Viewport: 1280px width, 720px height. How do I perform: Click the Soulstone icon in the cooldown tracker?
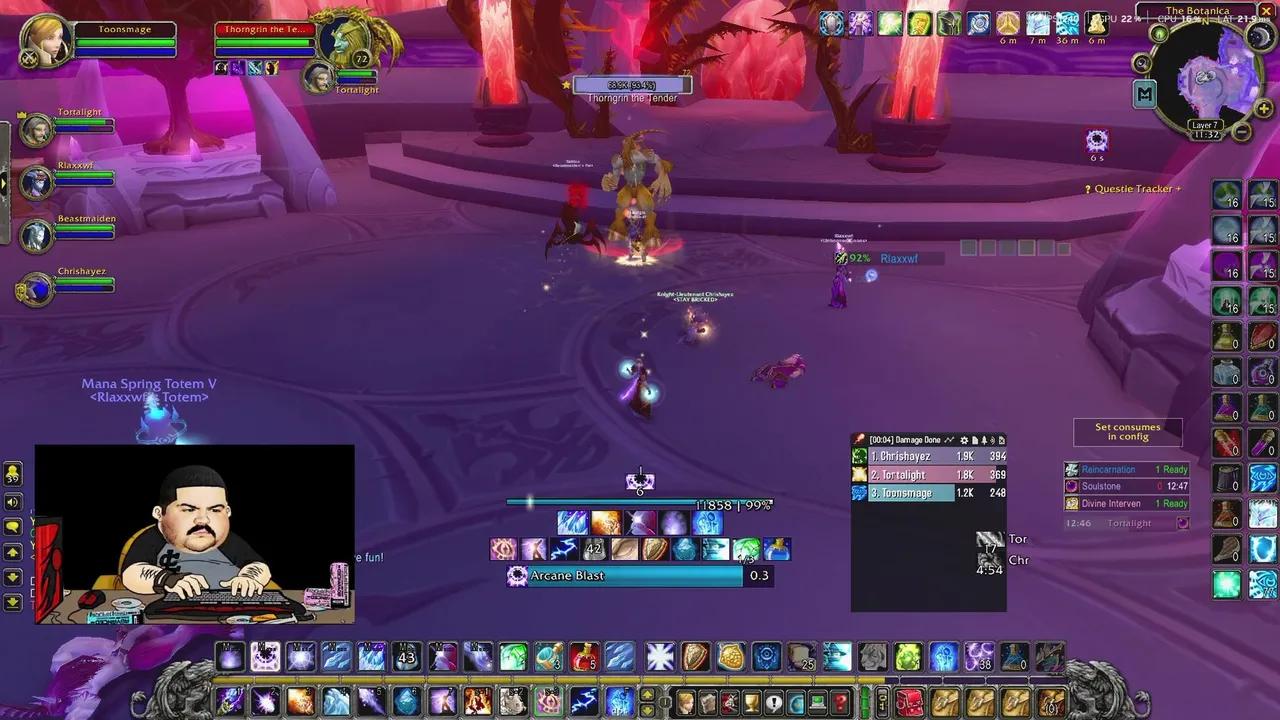(1071, 486)
